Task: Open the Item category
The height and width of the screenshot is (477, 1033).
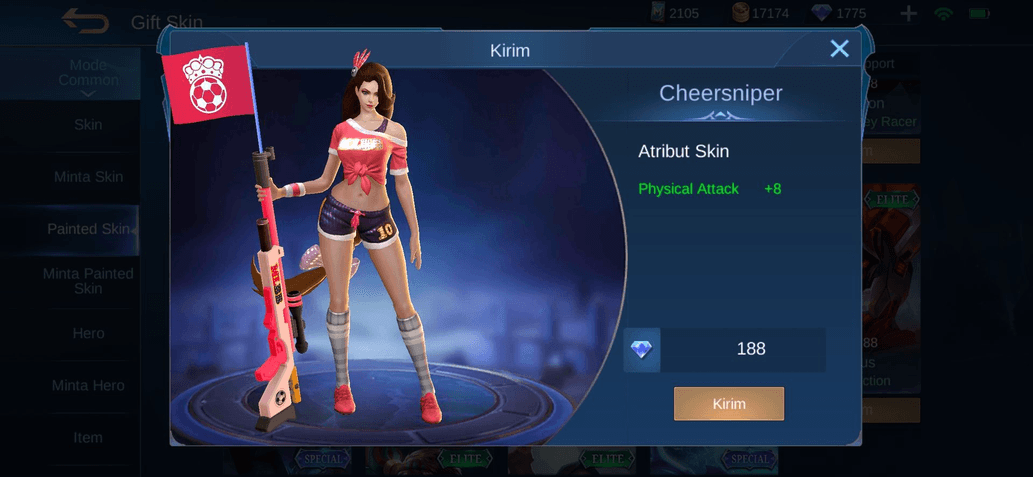Action: pos(88,437)
